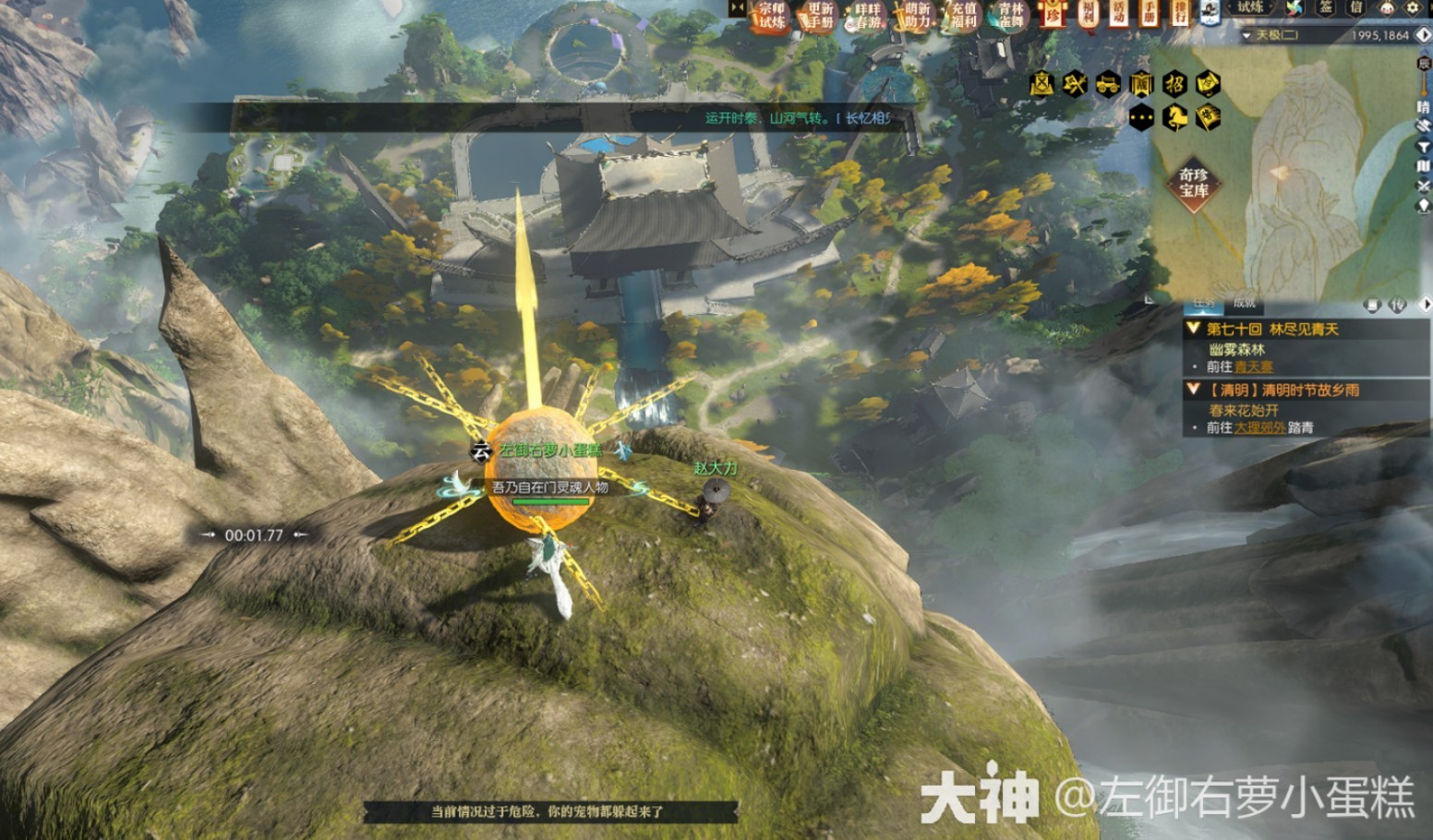The image size is (1433, 840).
Task: Open the 活动 events banner
Action: 1118,13
